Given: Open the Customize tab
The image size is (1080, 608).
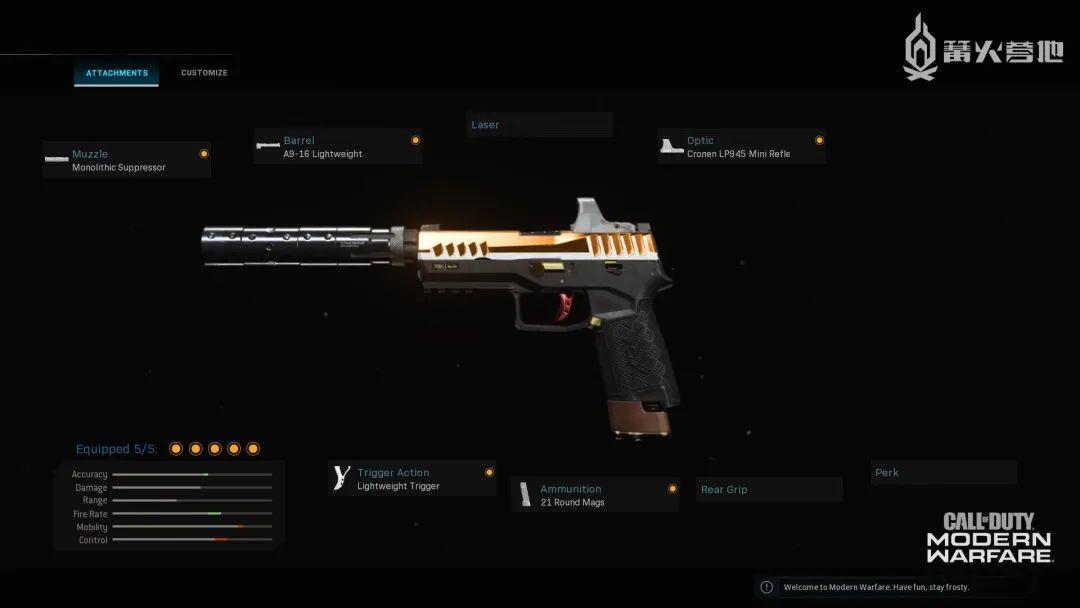Looking at the screenshot, I should tap(204, 73).
